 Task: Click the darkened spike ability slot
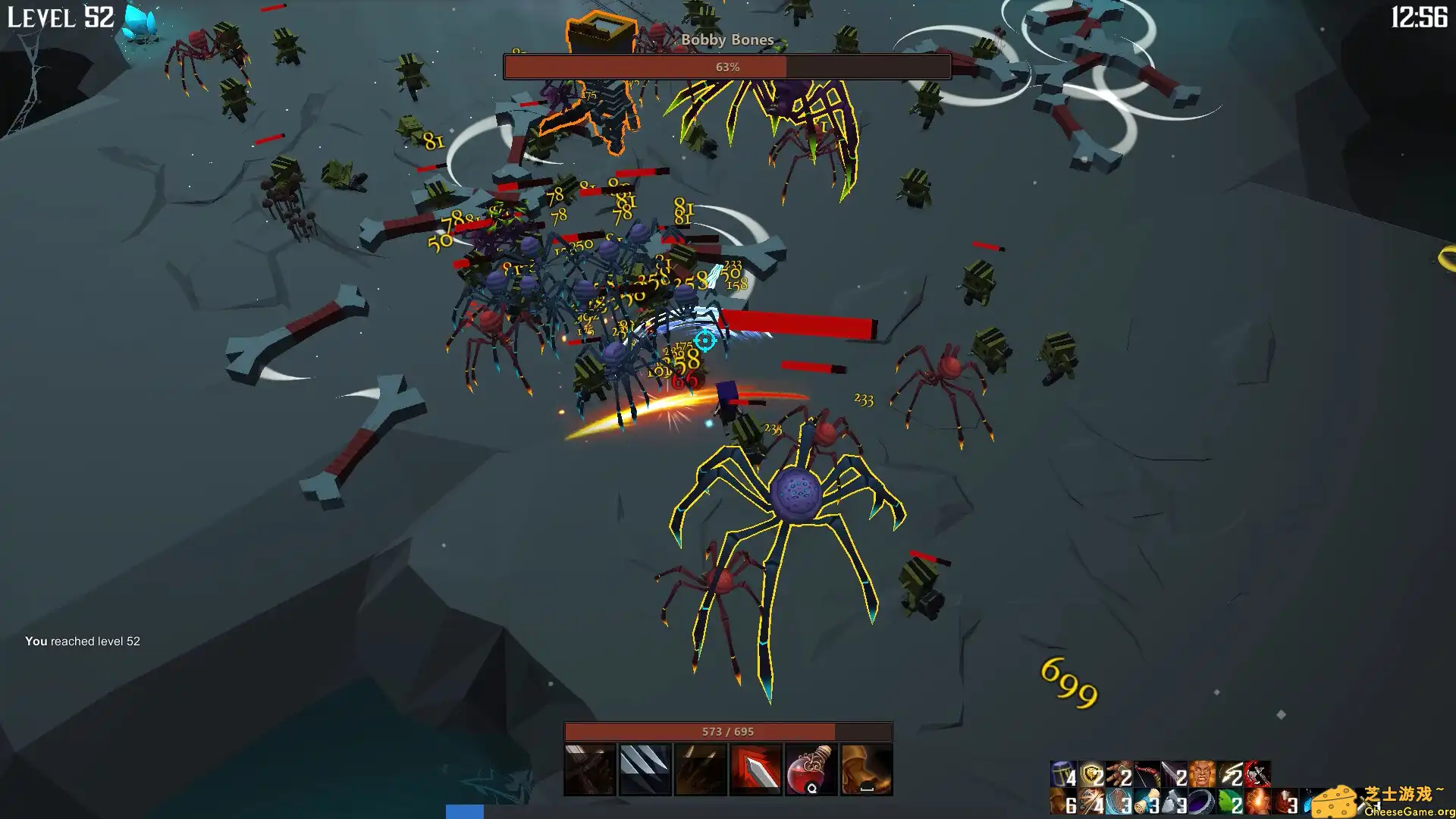click(x=701, y=769)
